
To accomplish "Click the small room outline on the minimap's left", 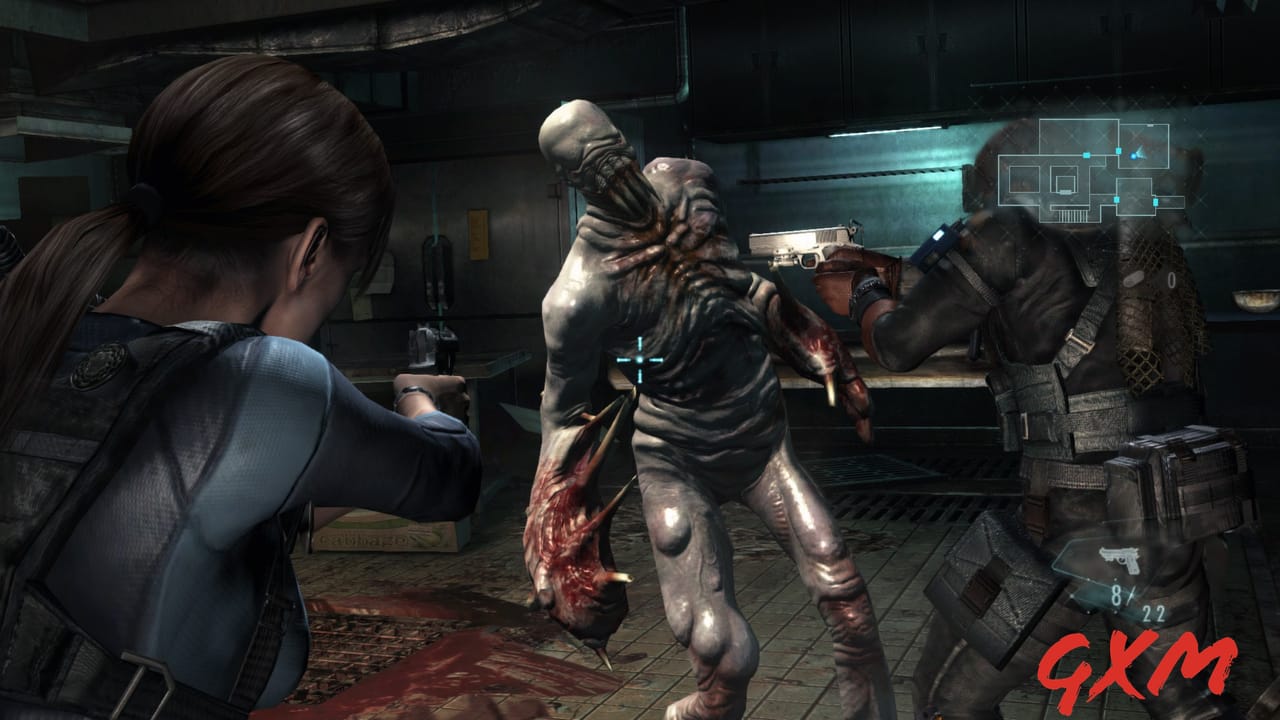I will click(1025, 179).
